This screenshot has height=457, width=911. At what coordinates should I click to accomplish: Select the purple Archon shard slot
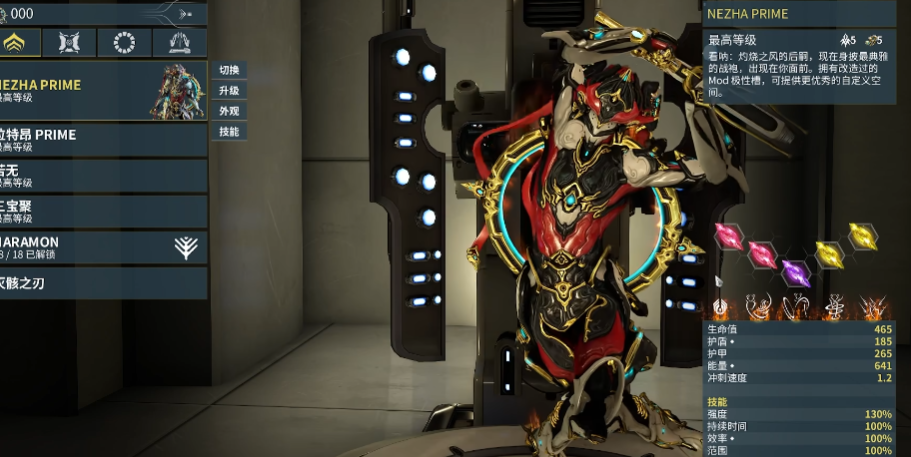pos(795,272)
